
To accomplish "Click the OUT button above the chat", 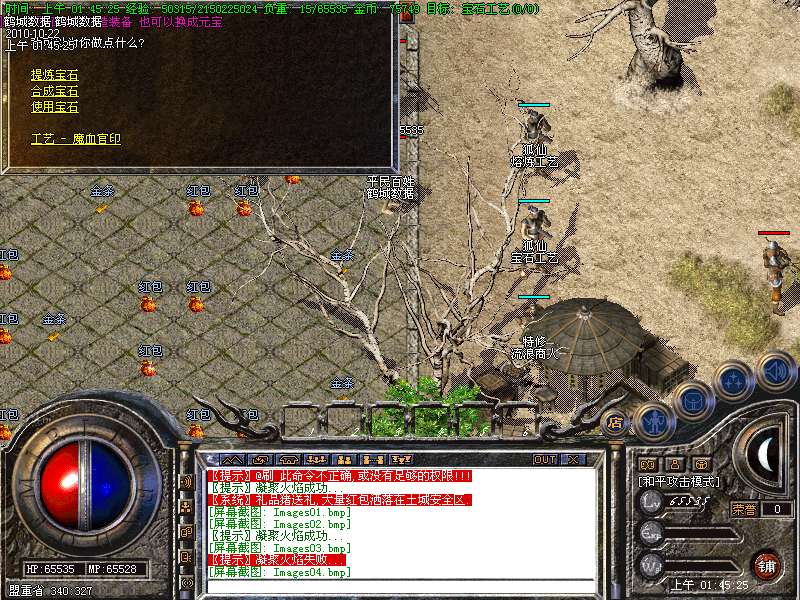I will click(544, 460).
